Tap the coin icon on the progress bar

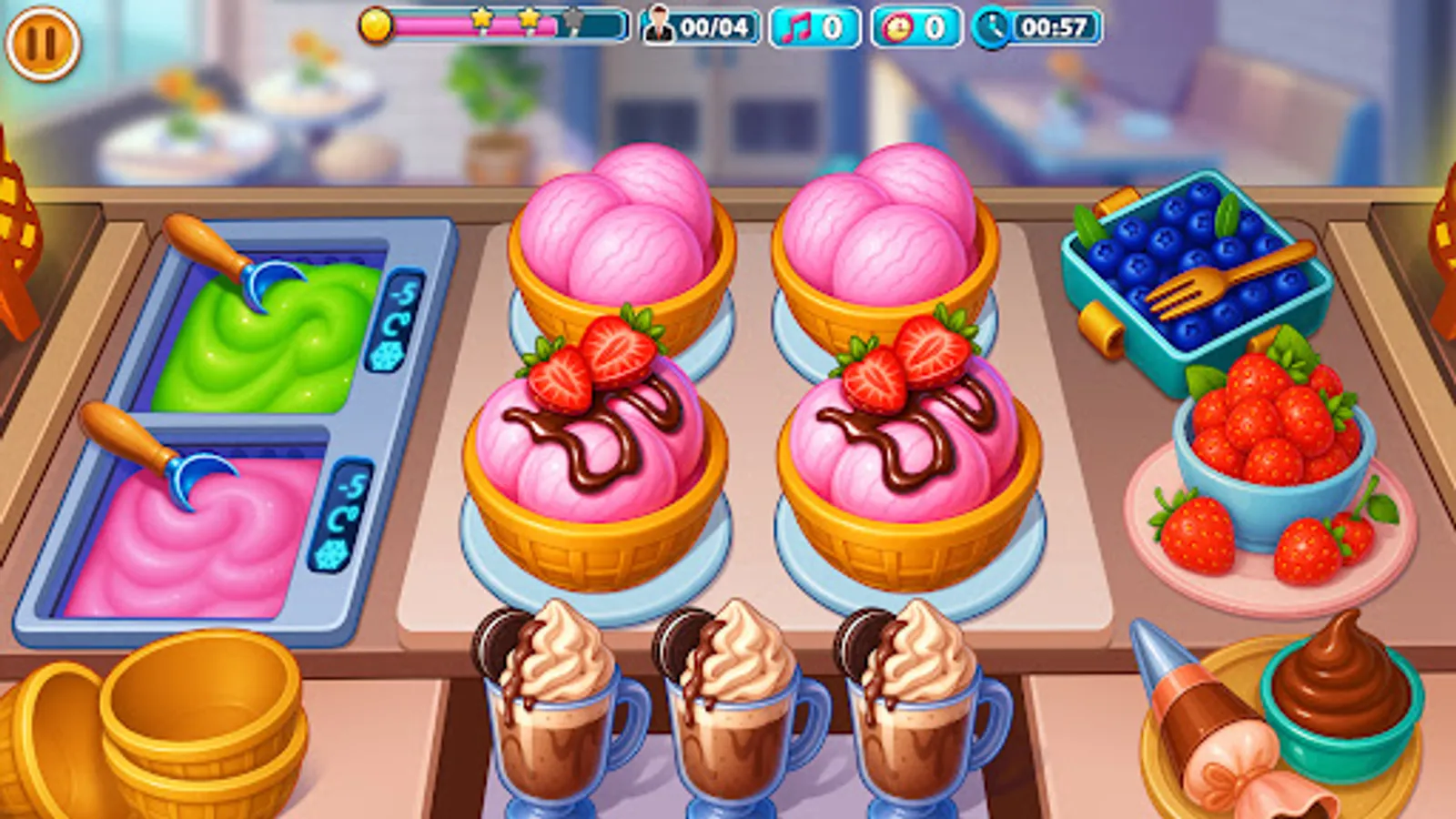pyautogui.click(x=375, y=25)
